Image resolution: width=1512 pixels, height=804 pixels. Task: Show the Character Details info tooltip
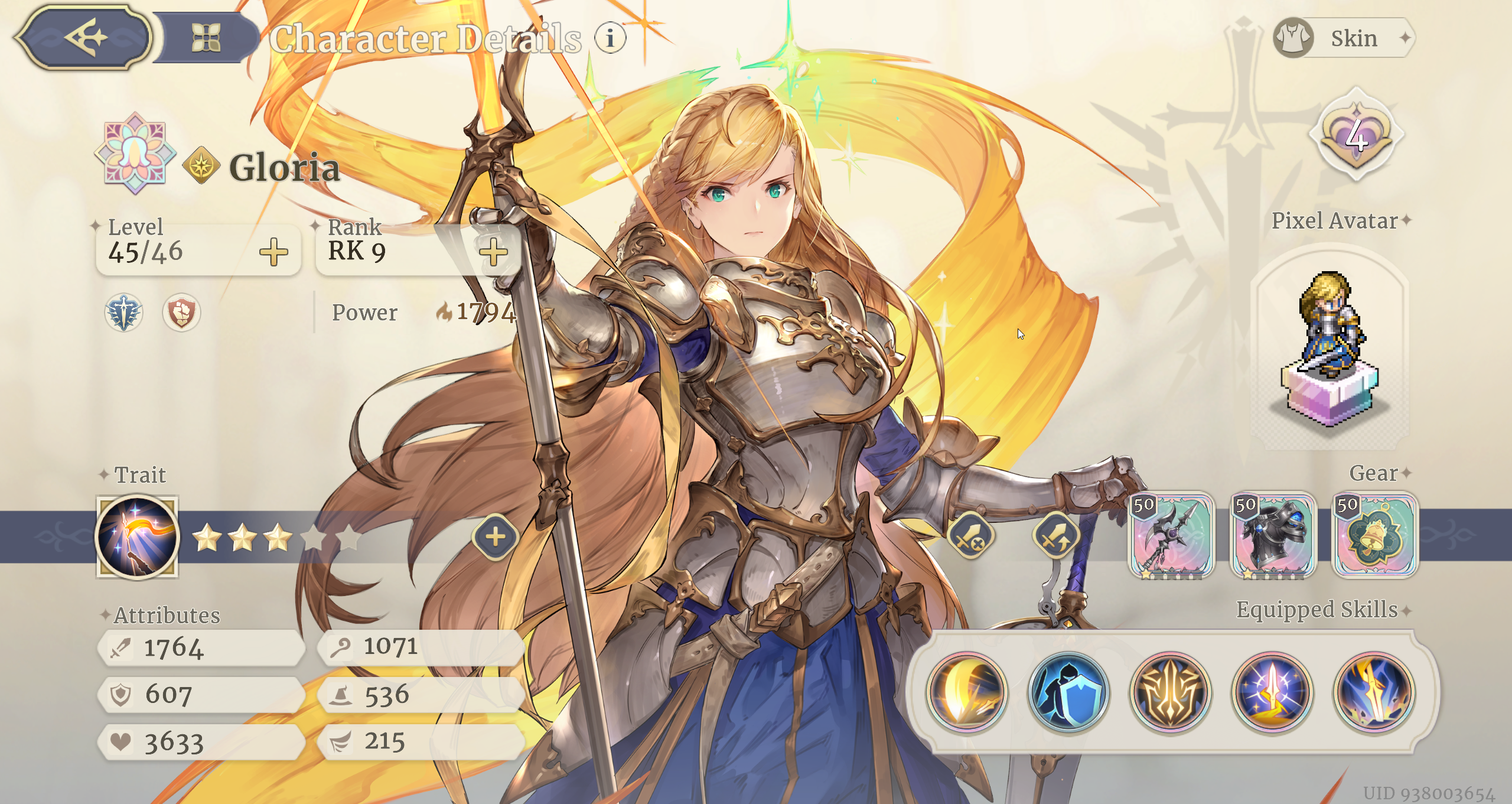click(610, 38)
